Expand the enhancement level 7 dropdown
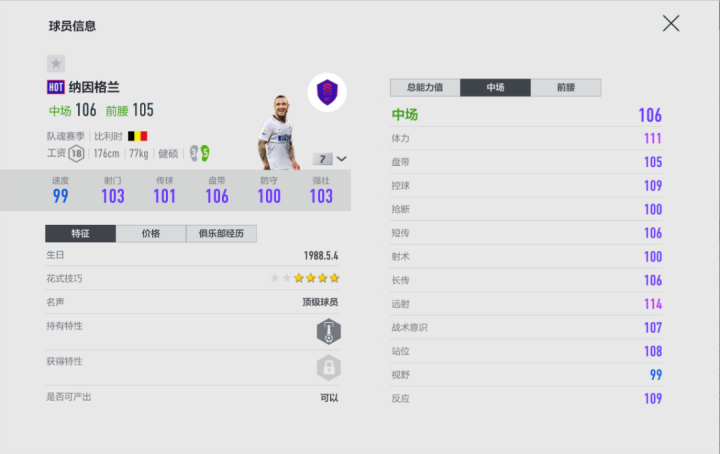 pyautogui.click(x=332, y=159)
